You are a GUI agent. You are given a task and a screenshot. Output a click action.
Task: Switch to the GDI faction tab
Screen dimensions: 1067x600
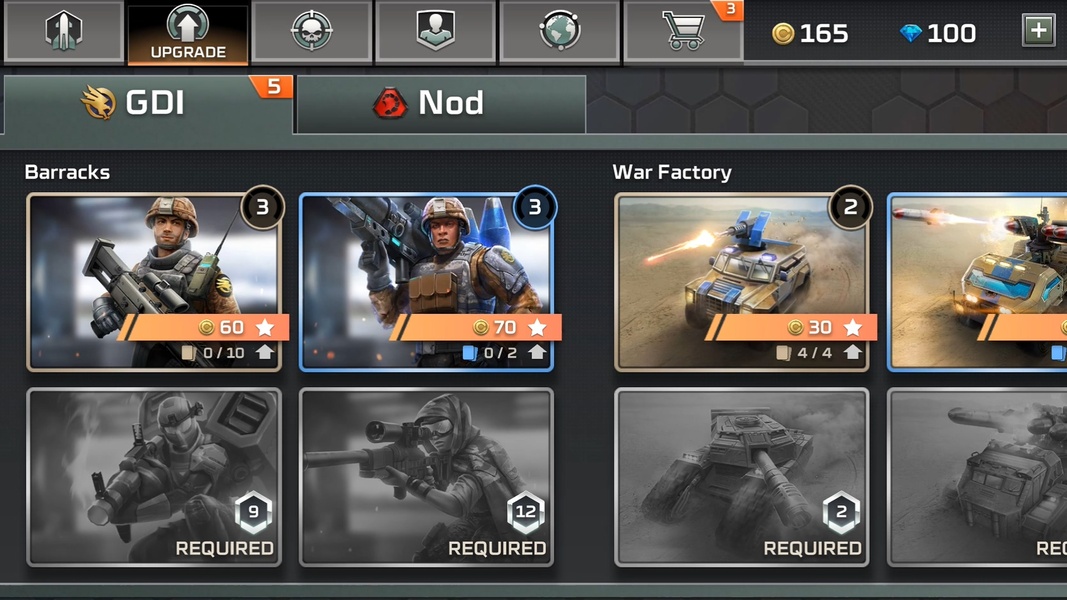tap(148, 103)
